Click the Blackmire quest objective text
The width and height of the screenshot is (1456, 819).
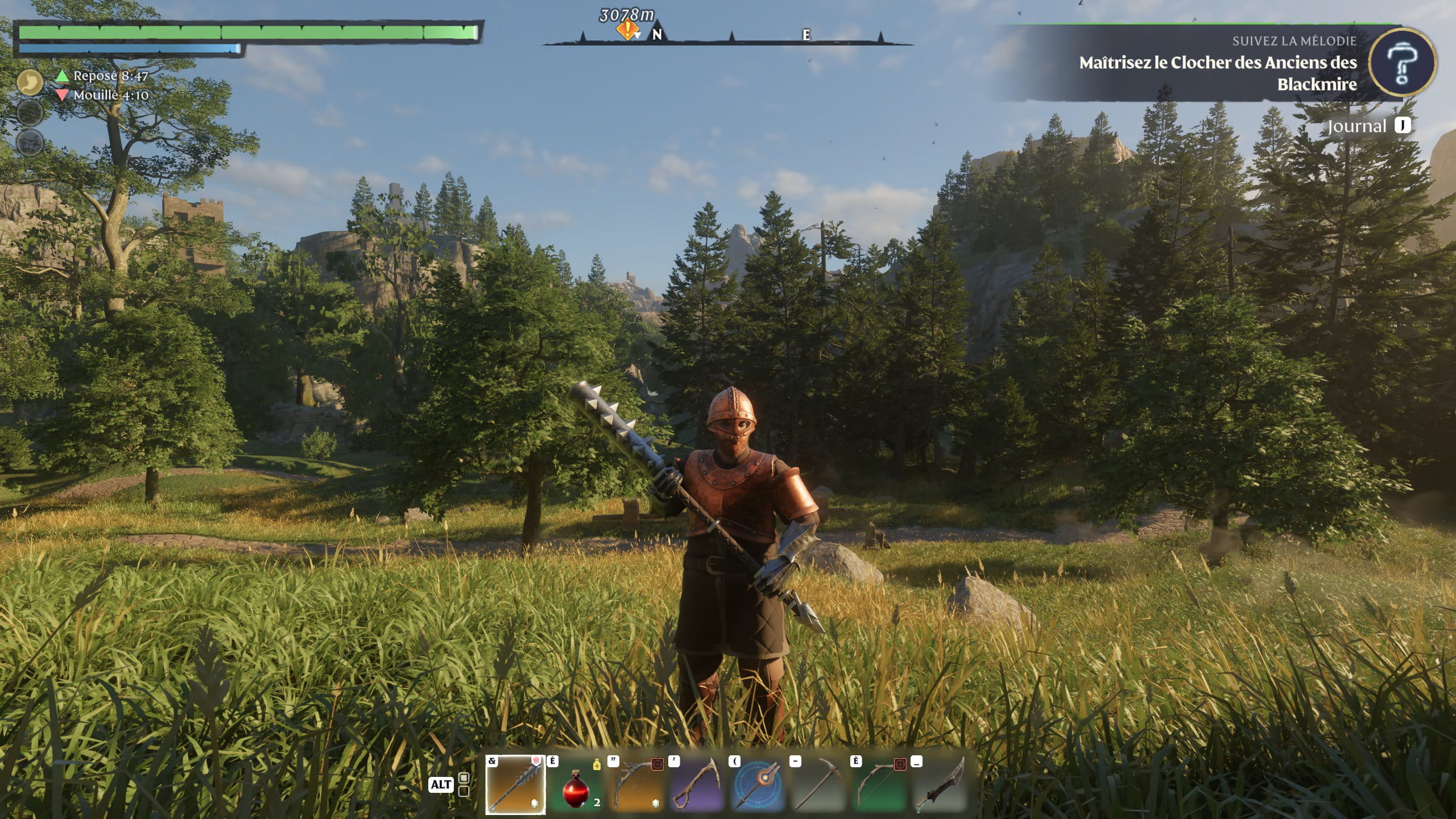tap(1218, 73)
